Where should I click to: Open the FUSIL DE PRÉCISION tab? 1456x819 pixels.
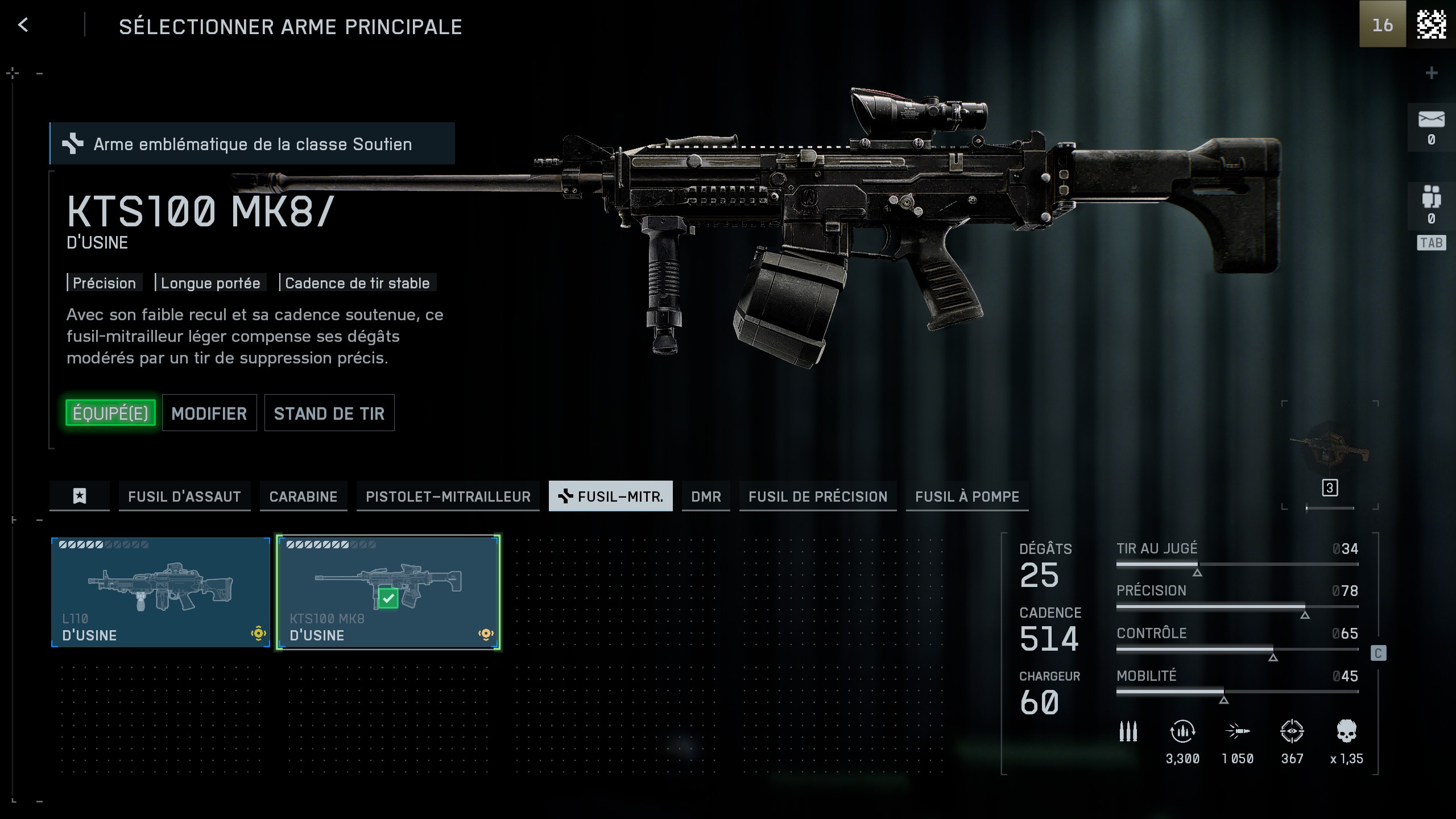[x=818, y=496]
